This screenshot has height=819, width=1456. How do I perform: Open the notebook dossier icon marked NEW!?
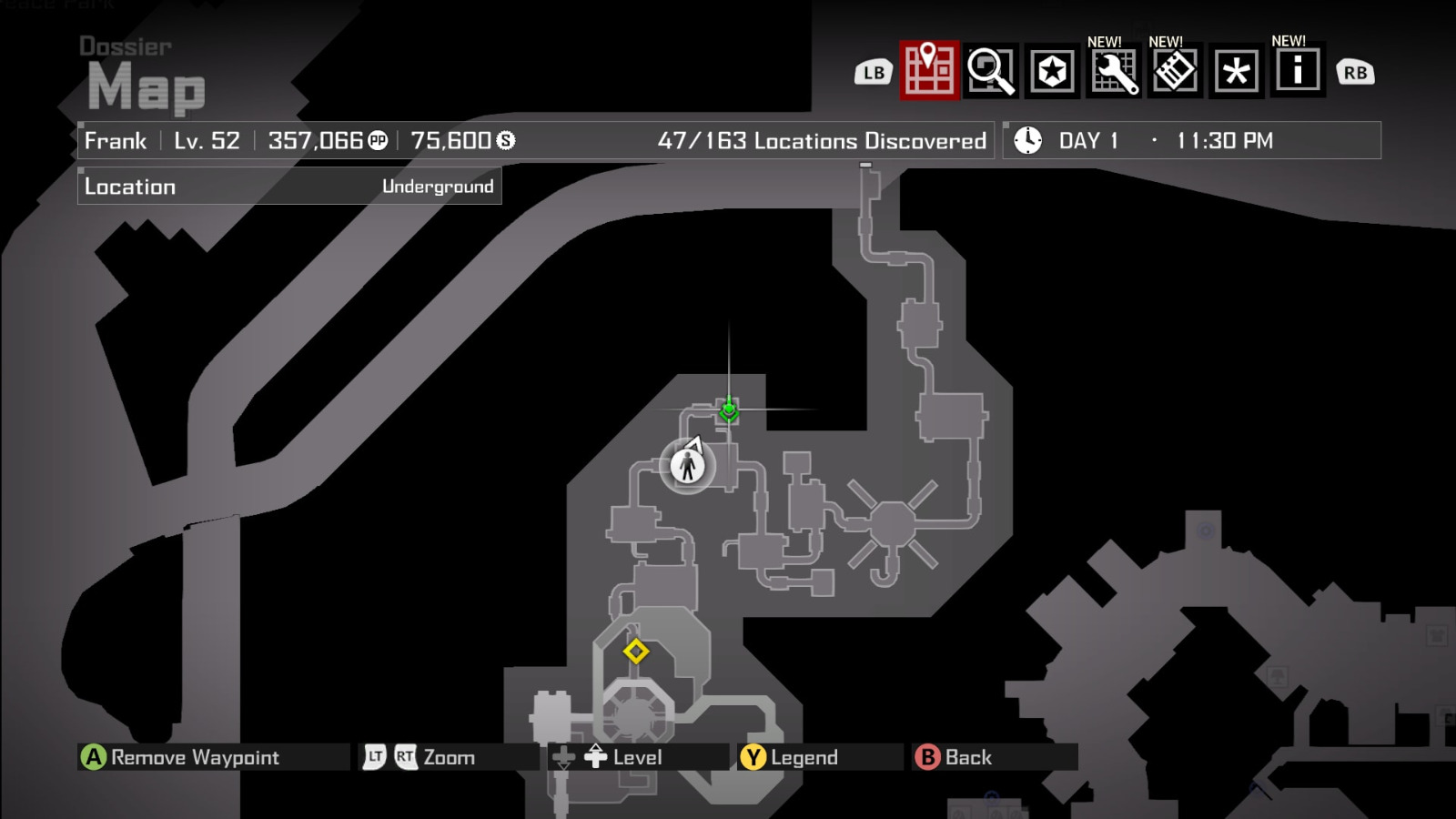[1174, 70]
